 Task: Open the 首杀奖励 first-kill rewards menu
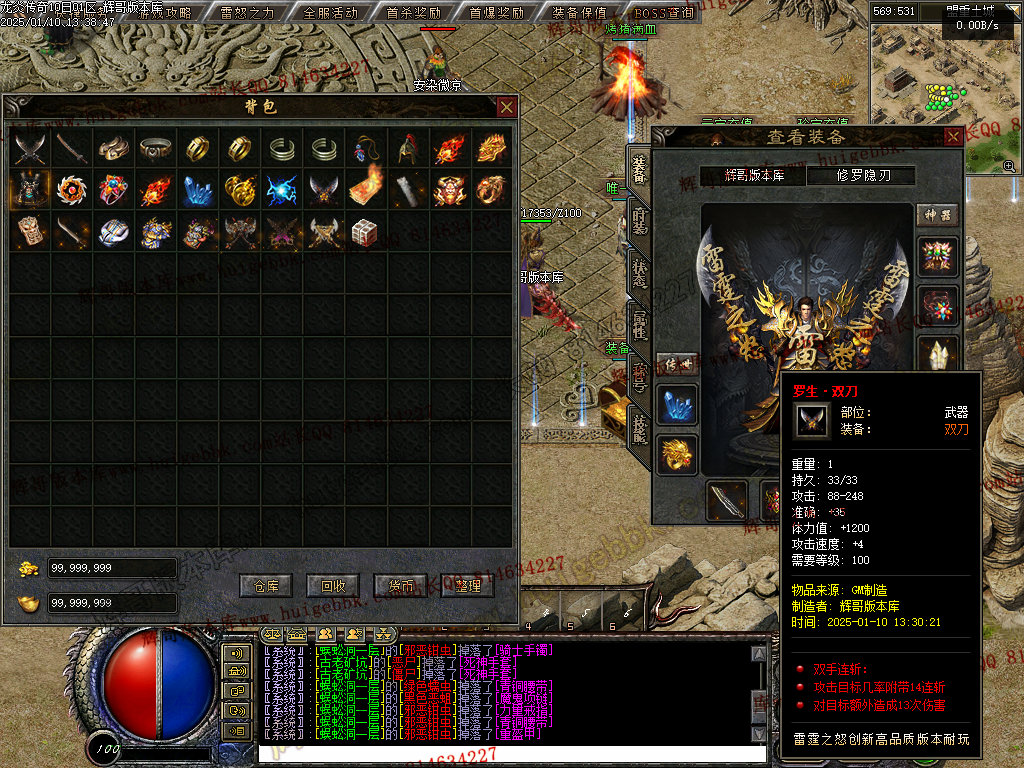tap(412, 12)
